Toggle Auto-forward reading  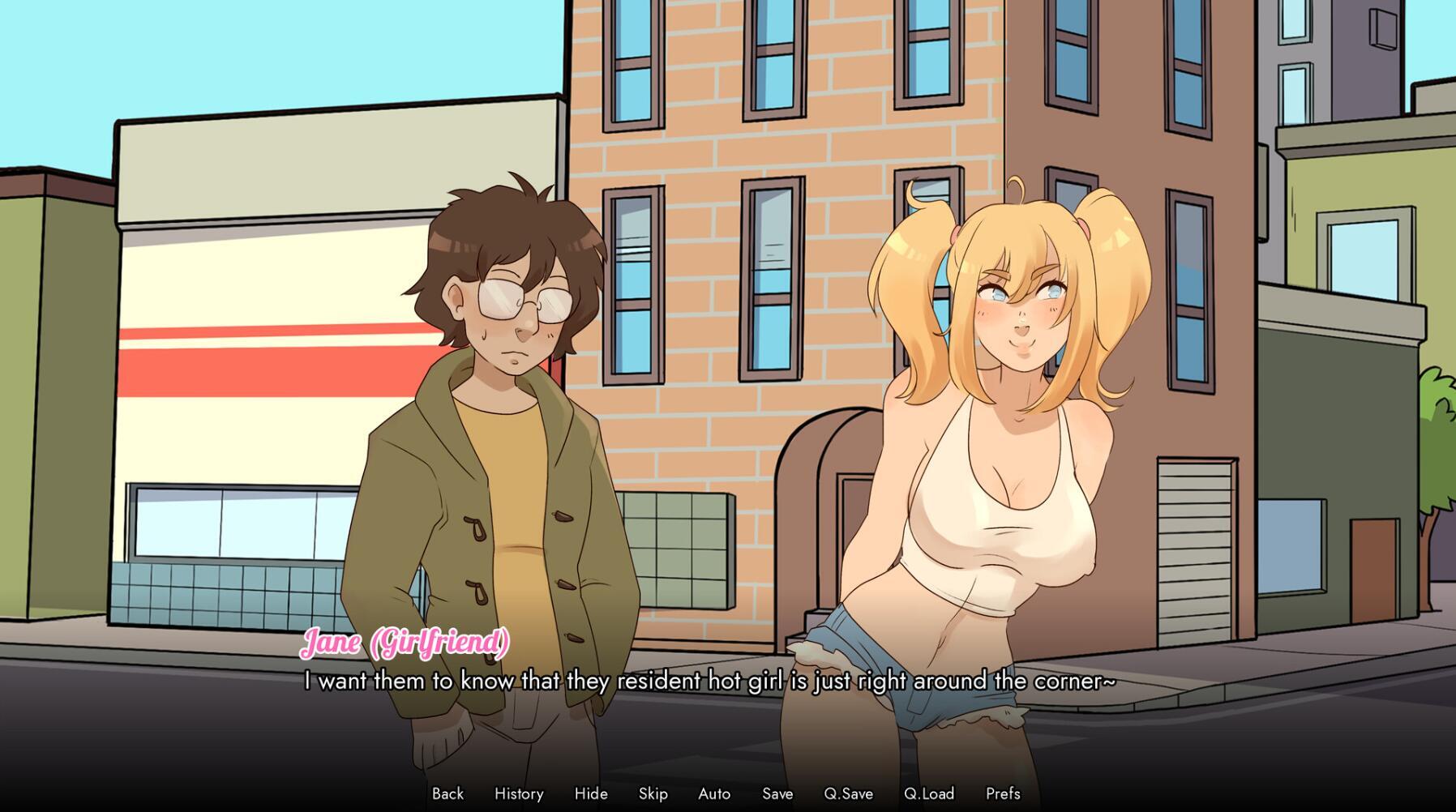(713, 794)
